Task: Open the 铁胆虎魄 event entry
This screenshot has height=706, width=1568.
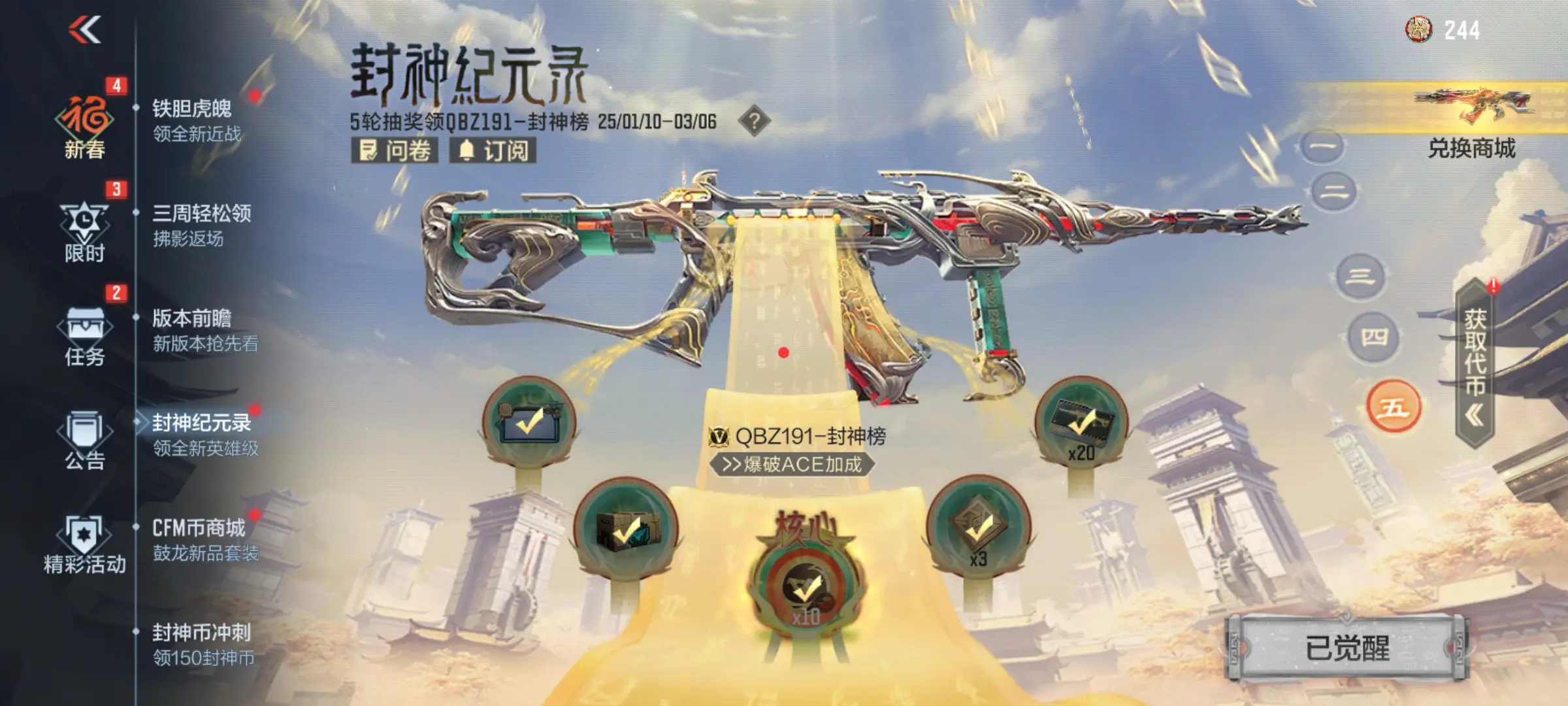Action: (196, 120)
